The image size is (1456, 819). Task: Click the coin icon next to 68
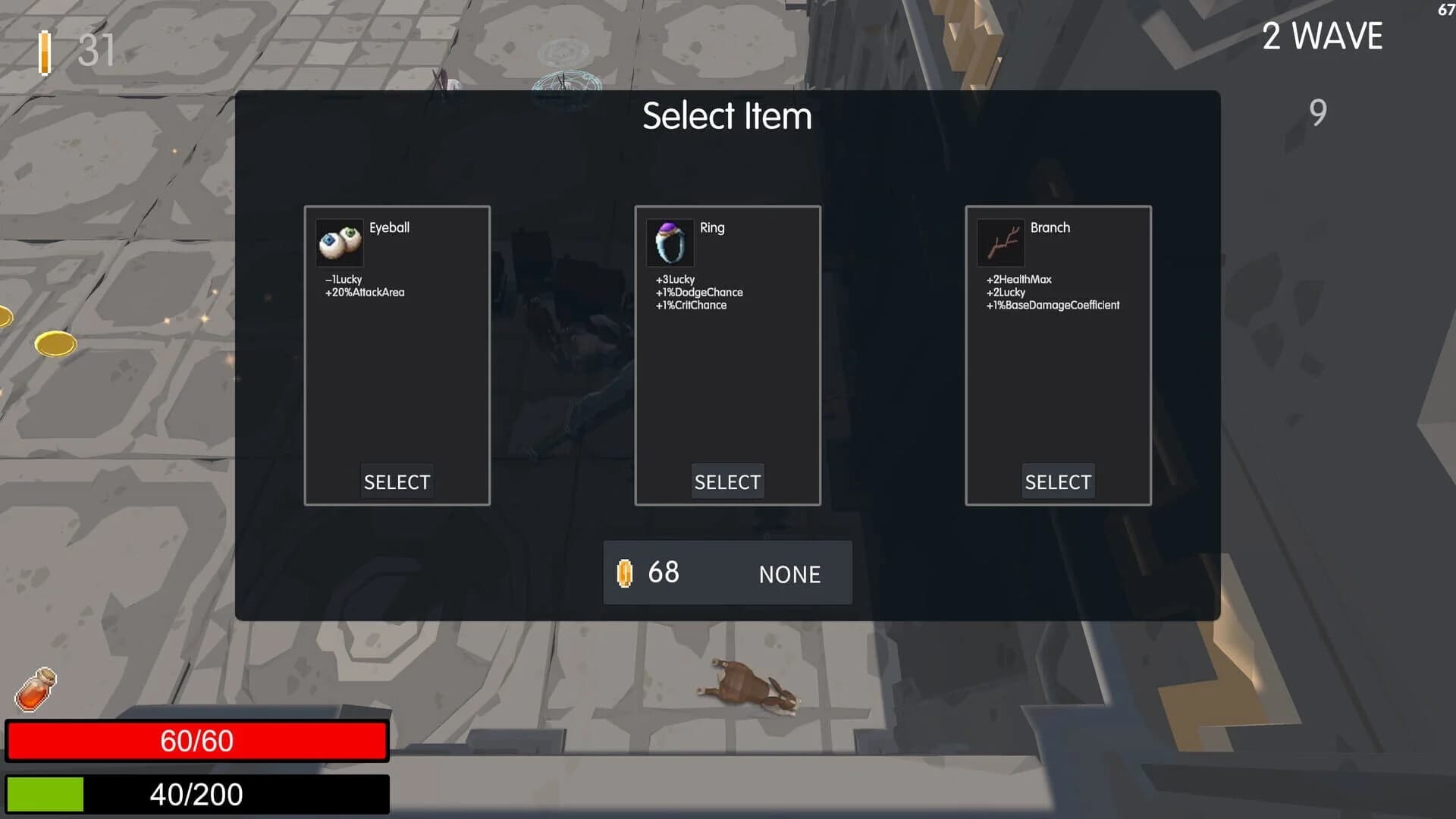click(x=624, y=573)
